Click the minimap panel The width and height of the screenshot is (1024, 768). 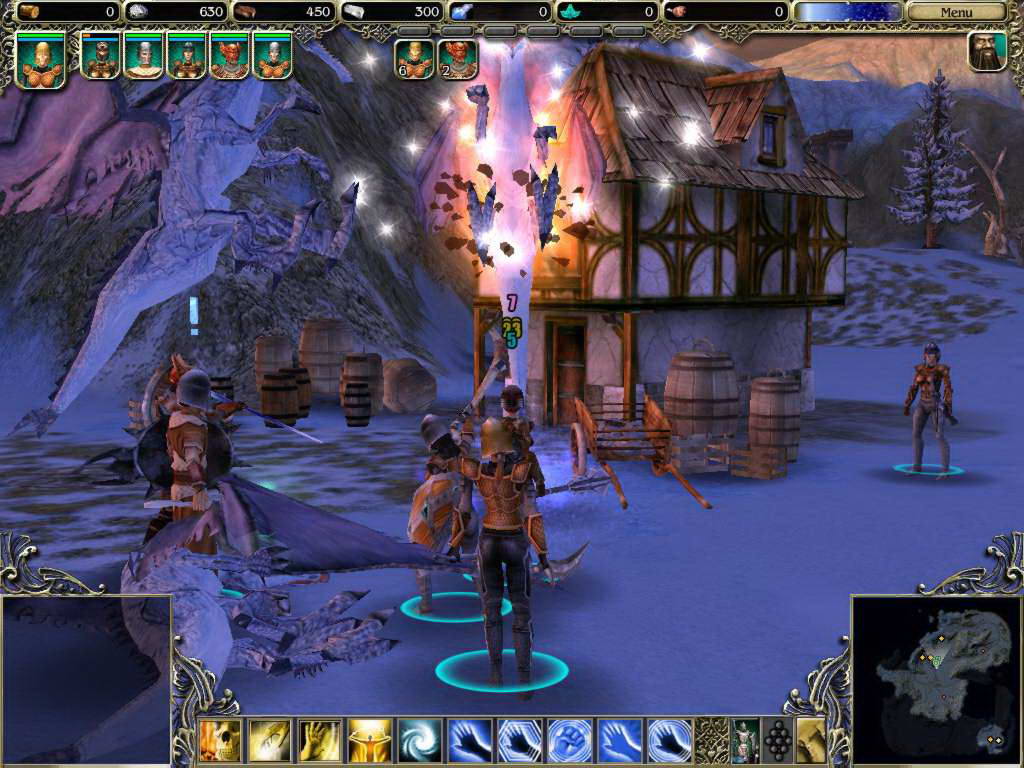click(x=936, y=680)
